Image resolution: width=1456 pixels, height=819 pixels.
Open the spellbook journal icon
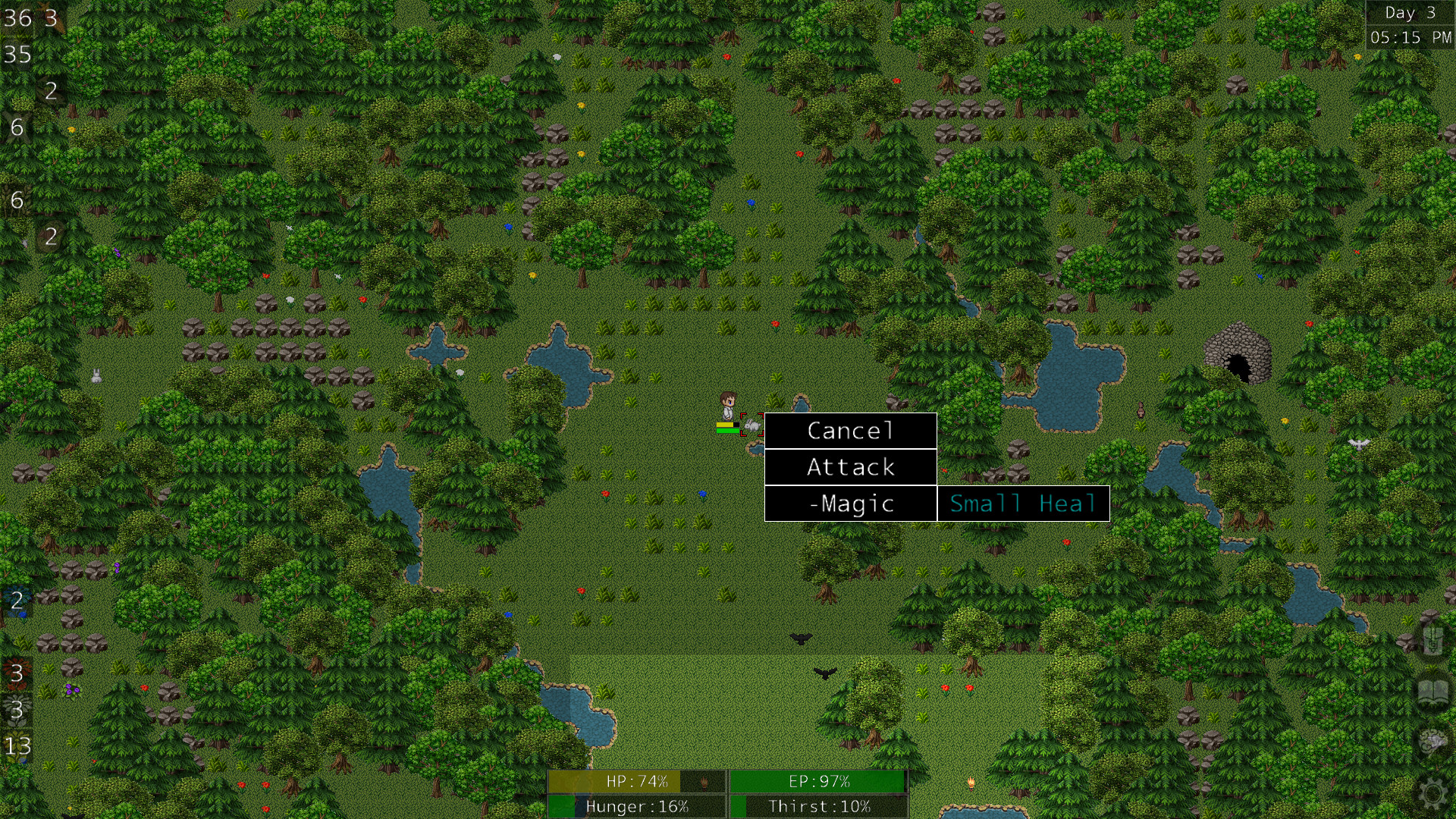tap(1432, 690)
